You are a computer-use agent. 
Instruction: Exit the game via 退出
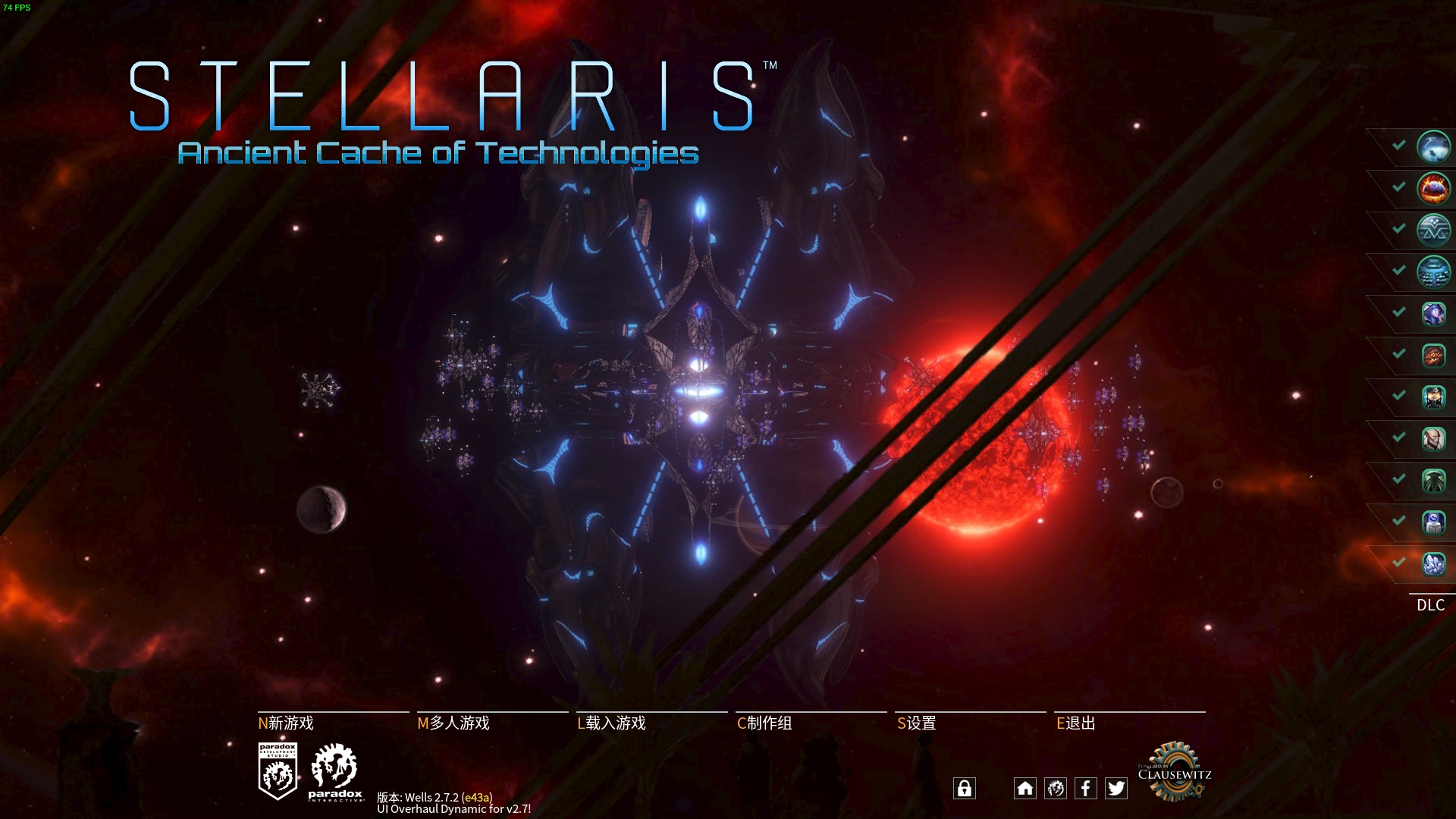(x=1076, y=723)
